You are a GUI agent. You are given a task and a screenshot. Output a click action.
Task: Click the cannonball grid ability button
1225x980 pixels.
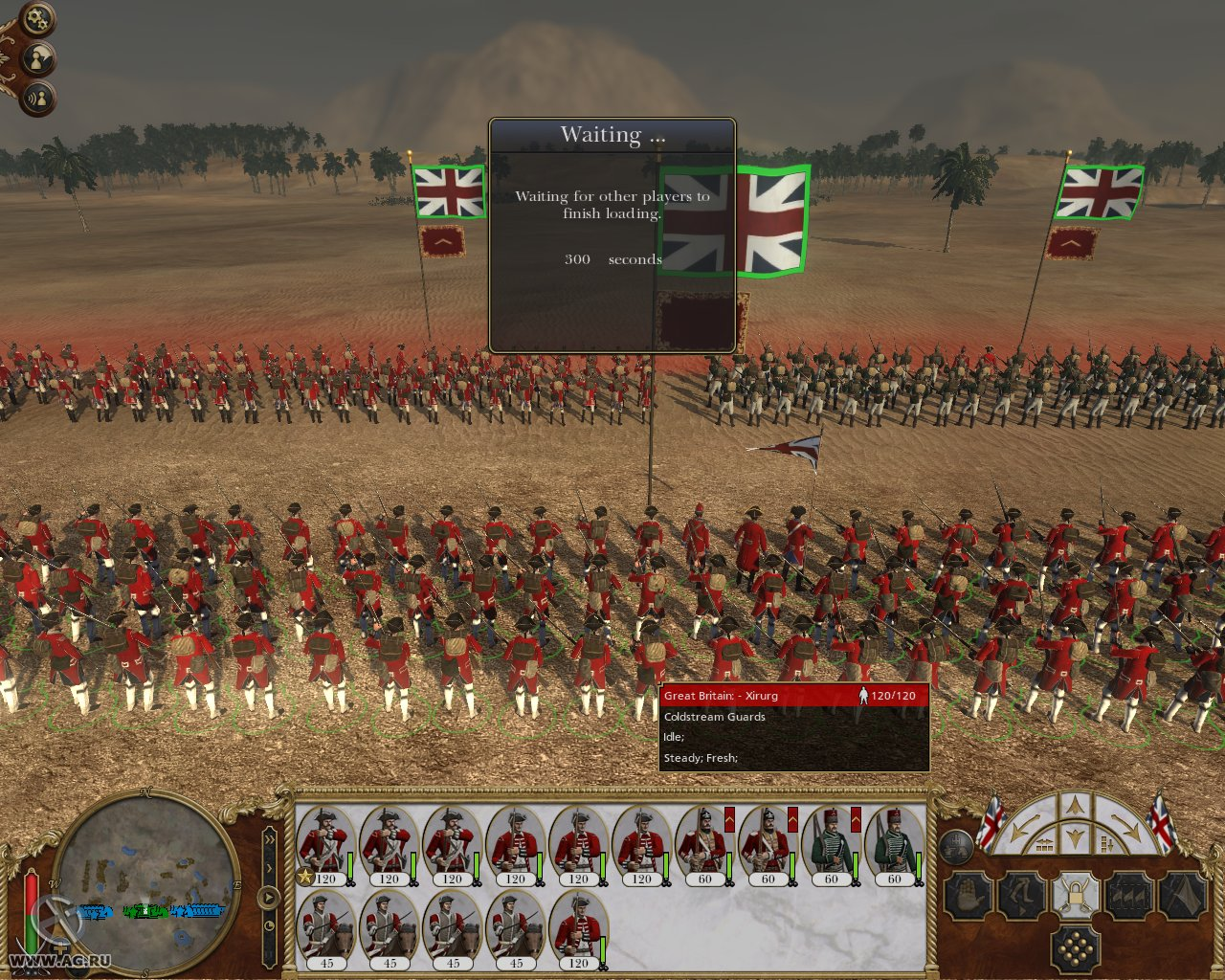click(x=1075, y=949)
